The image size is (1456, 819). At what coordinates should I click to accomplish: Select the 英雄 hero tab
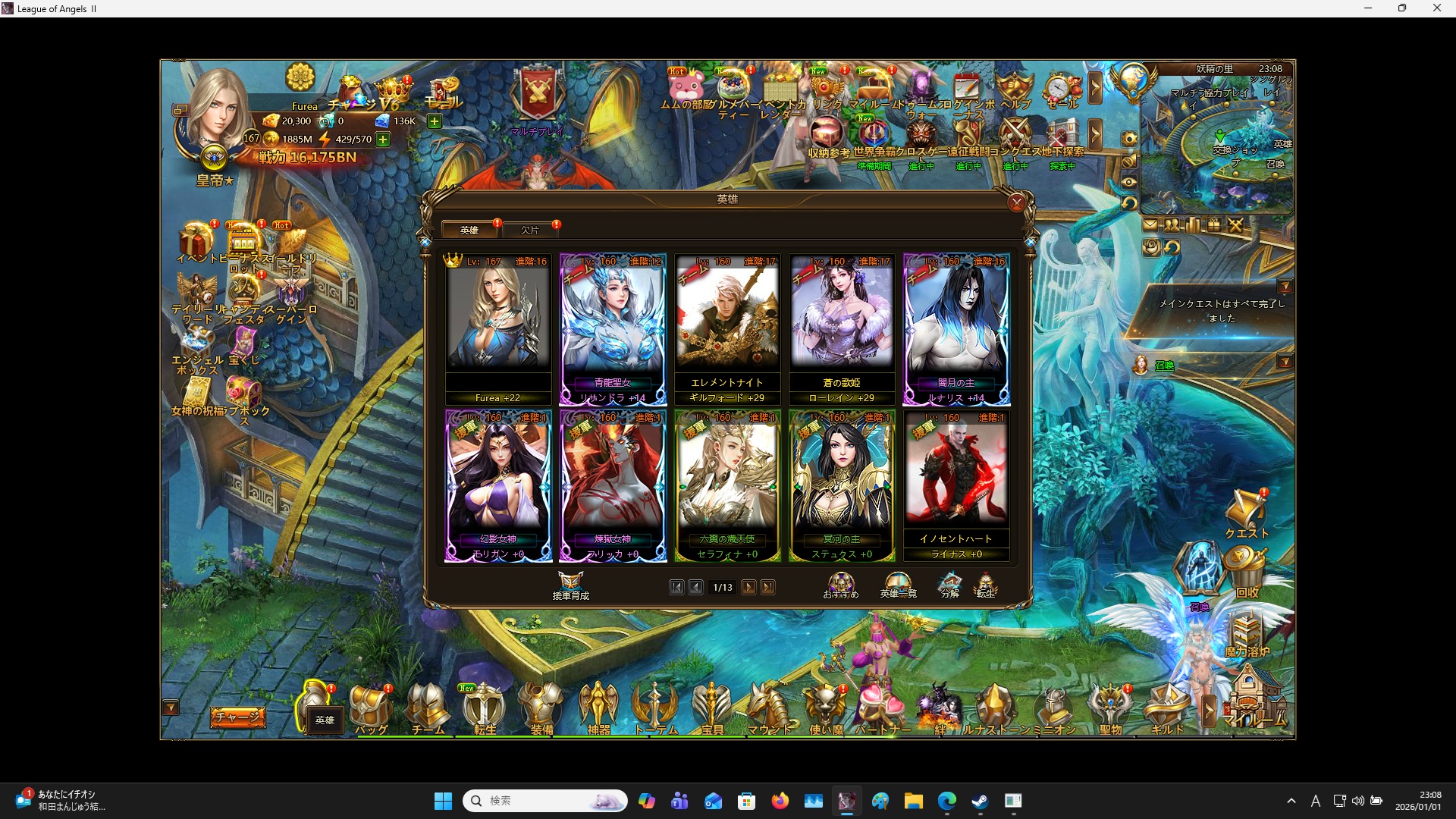coord(469,230)
